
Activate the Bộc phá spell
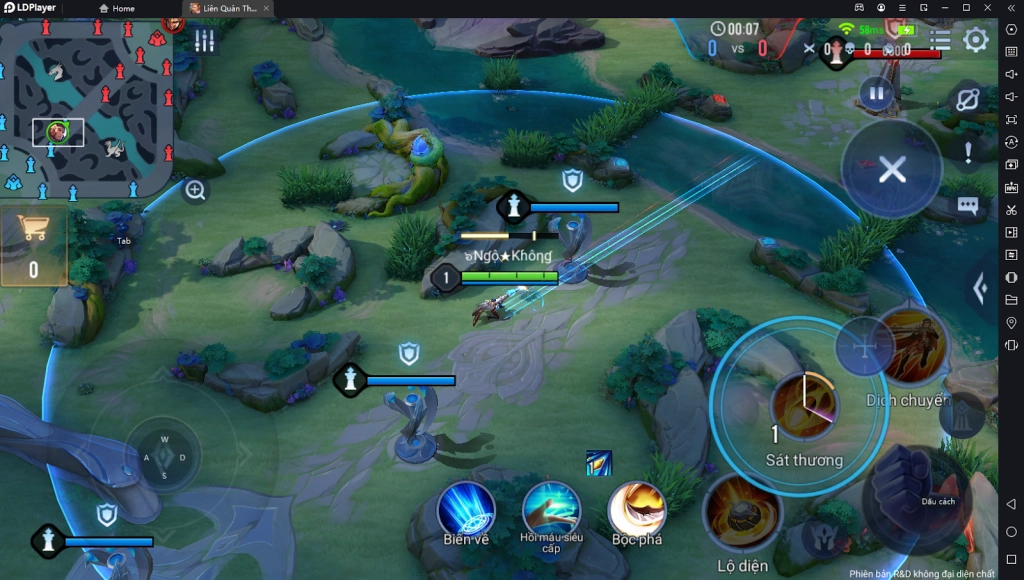(637, 509)
